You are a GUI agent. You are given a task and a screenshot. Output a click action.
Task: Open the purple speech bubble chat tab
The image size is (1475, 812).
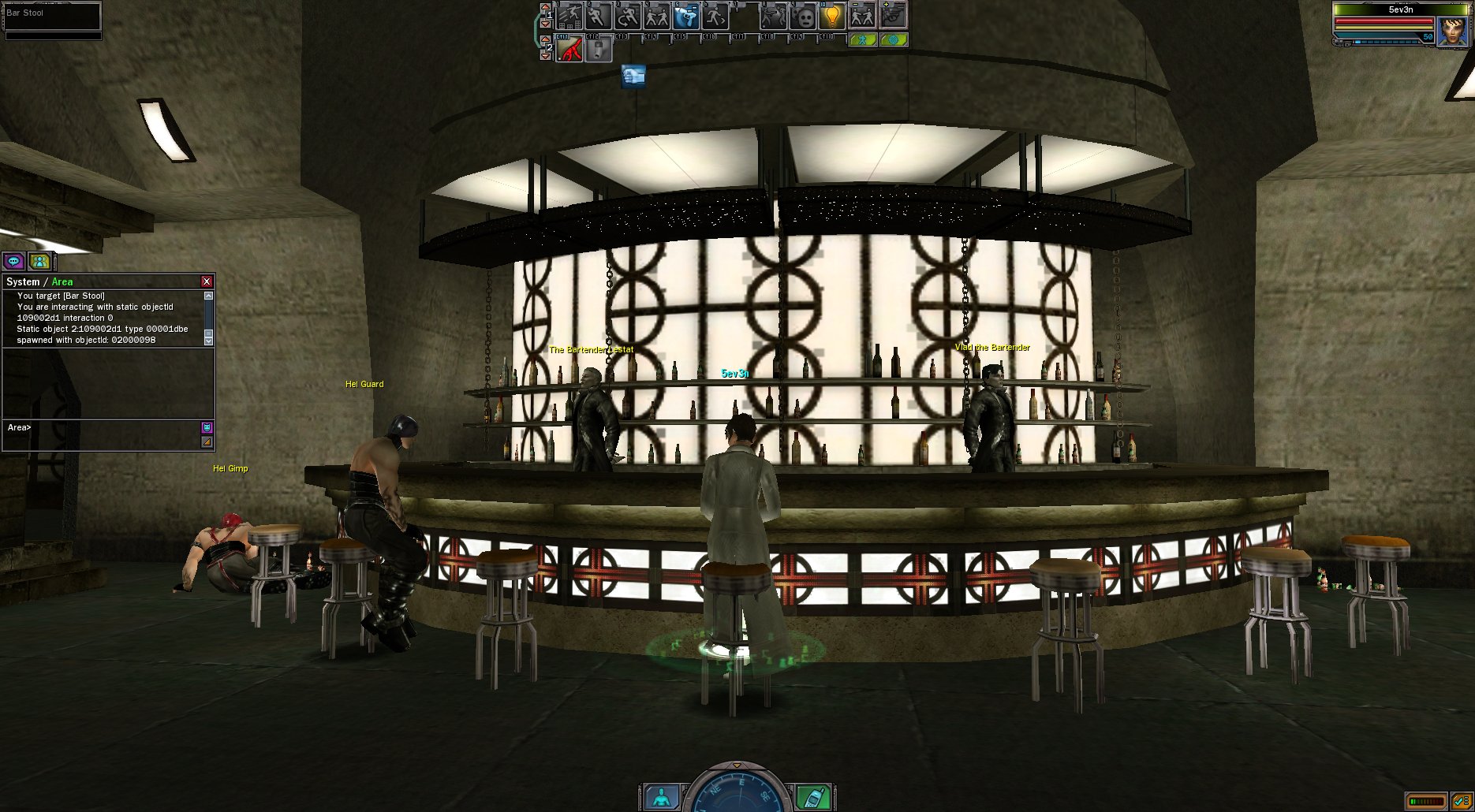tap(14, 261)
